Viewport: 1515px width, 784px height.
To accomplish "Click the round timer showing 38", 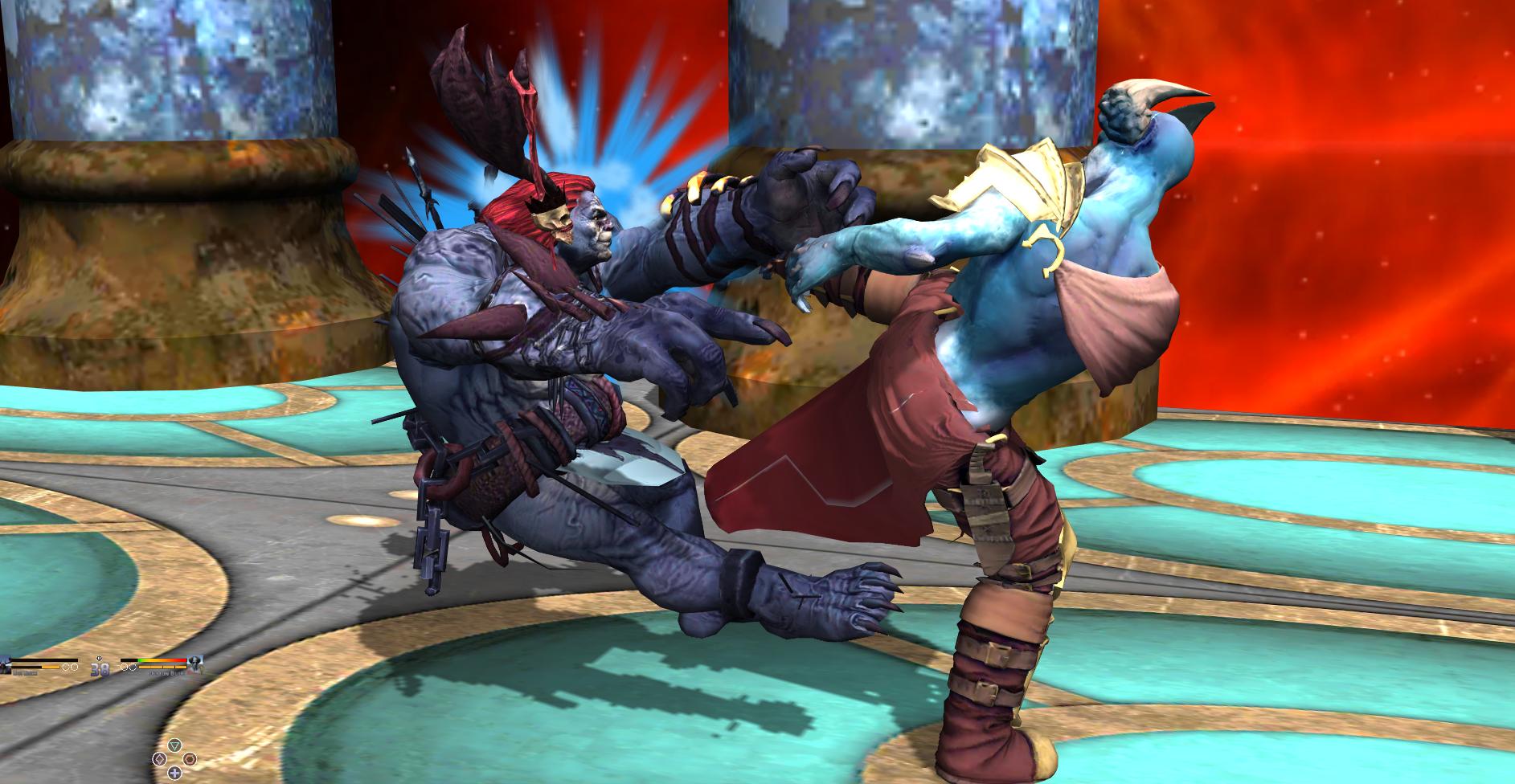I will pos(100,672).
